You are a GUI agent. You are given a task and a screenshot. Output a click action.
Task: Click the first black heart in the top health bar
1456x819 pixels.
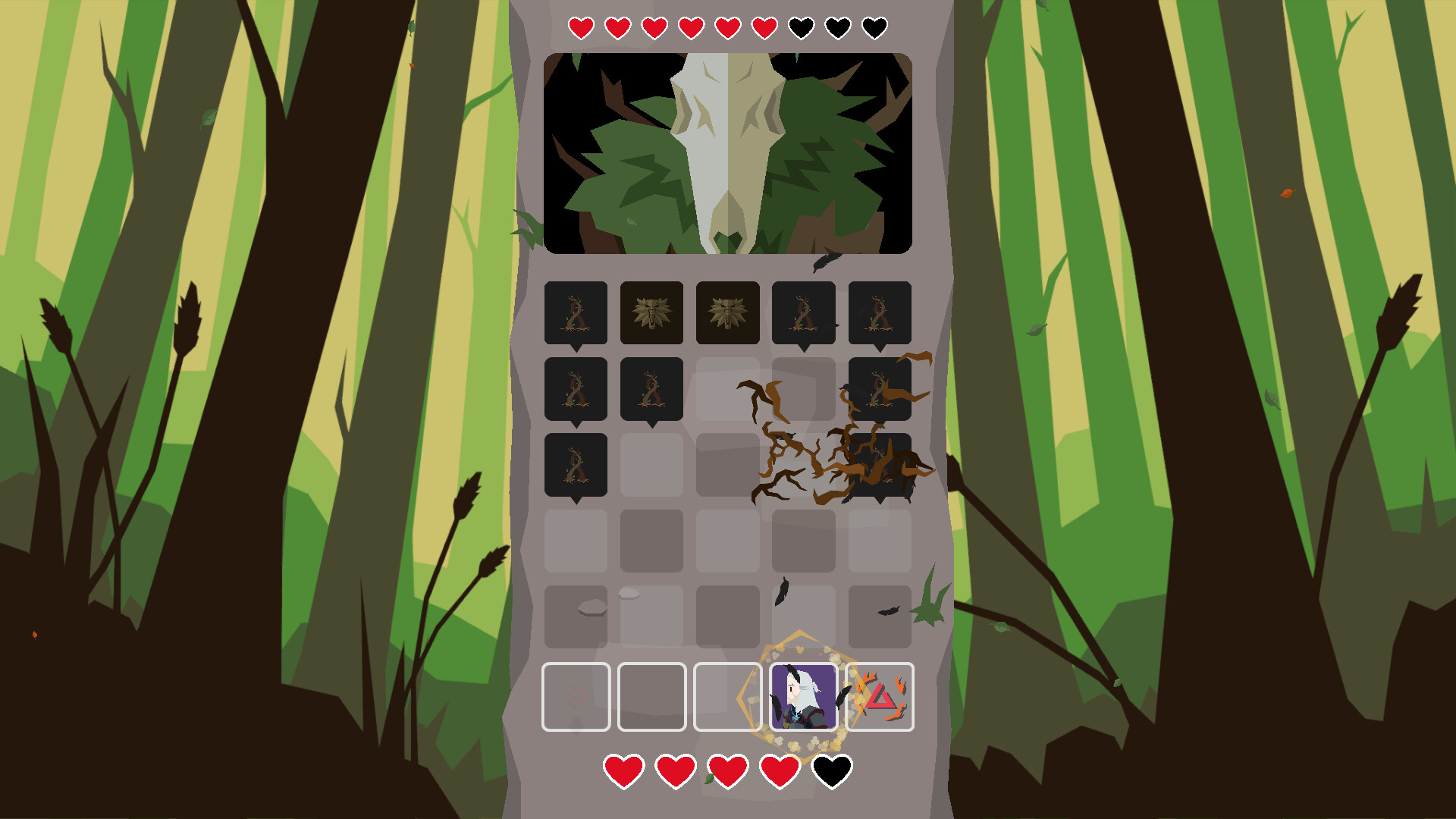[800, 27]
